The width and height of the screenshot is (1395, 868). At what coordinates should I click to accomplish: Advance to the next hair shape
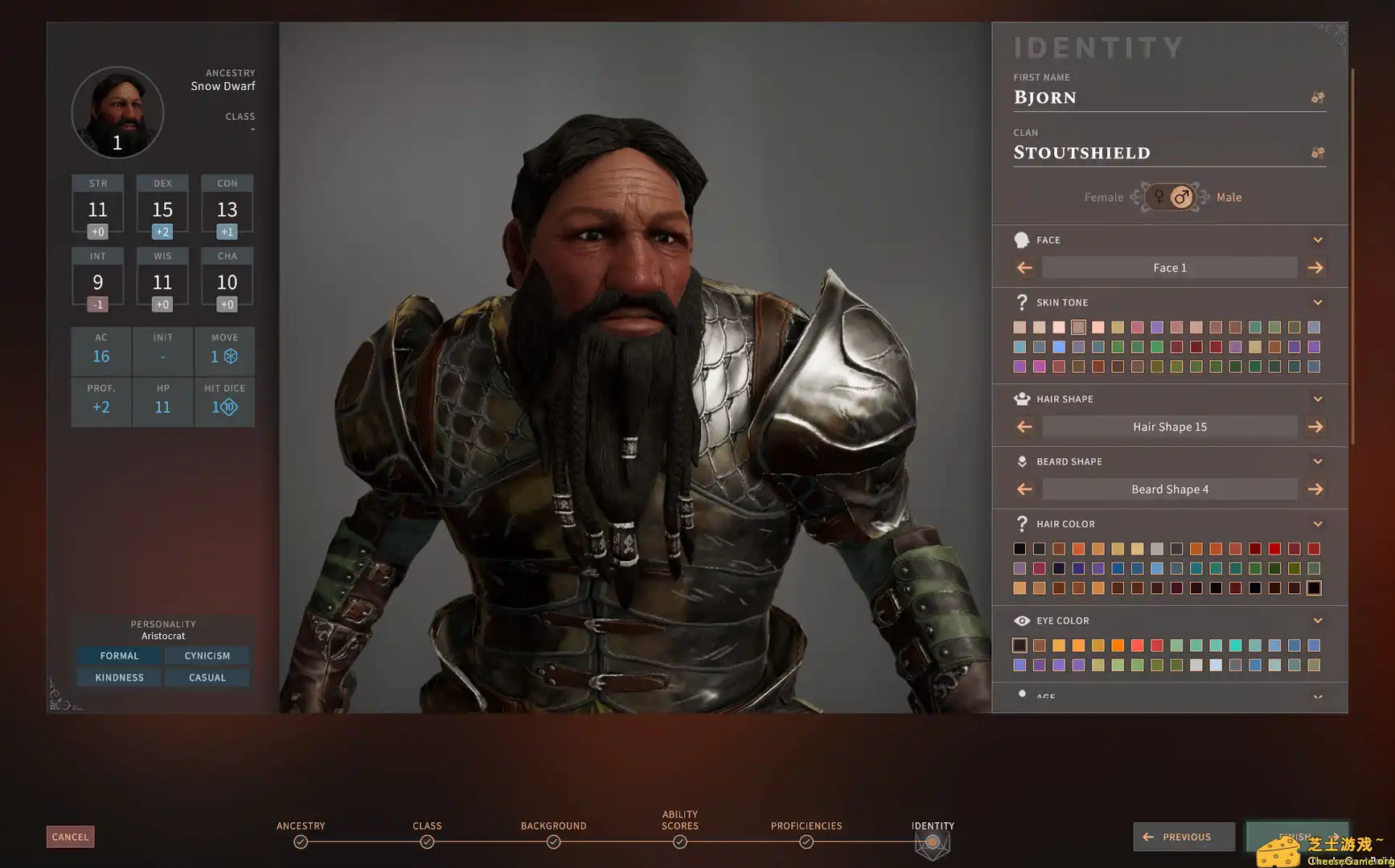coord(1315,427)
